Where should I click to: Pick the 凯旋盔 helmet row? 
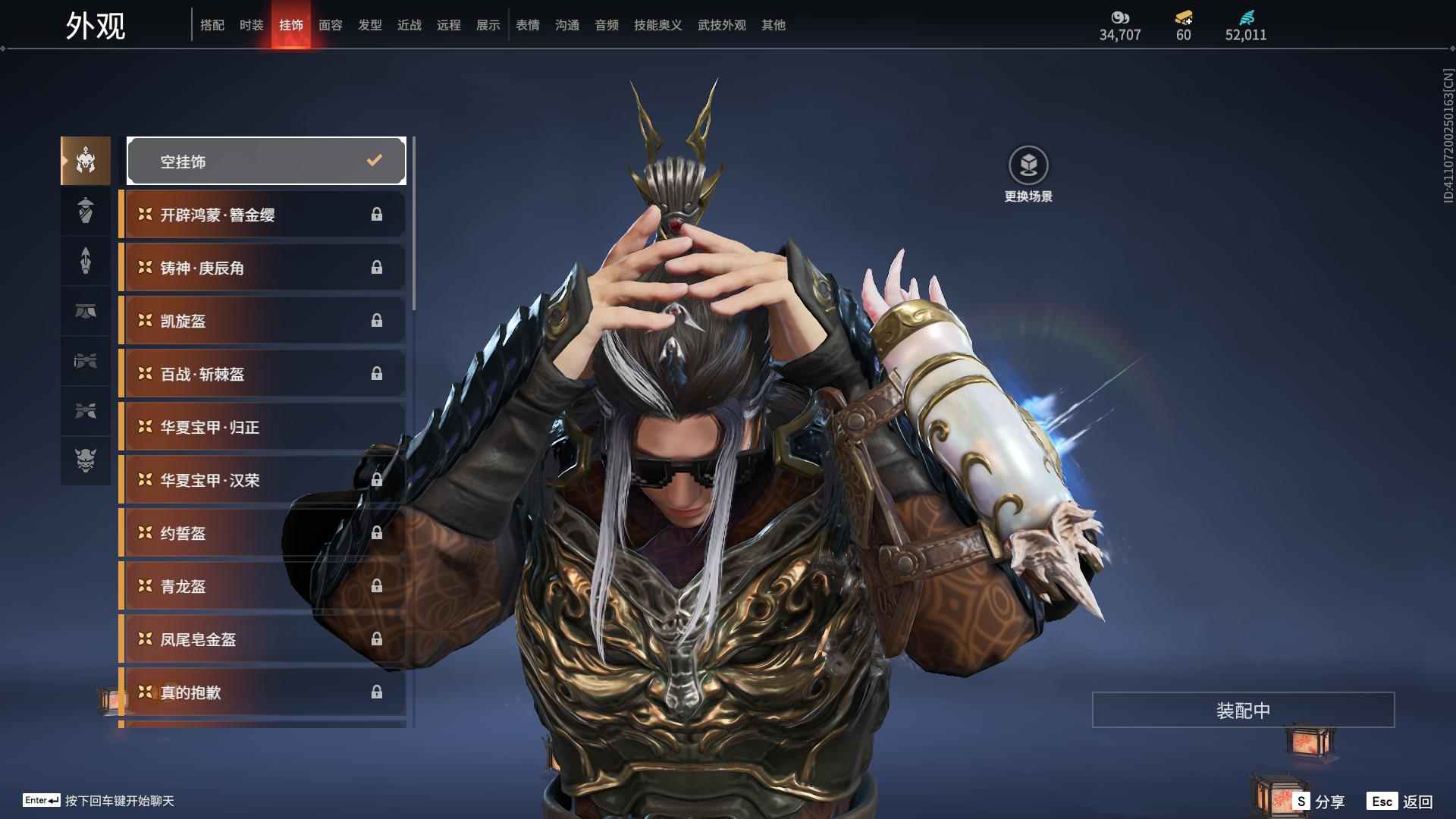pyautogui.click(x=262, y=321)
